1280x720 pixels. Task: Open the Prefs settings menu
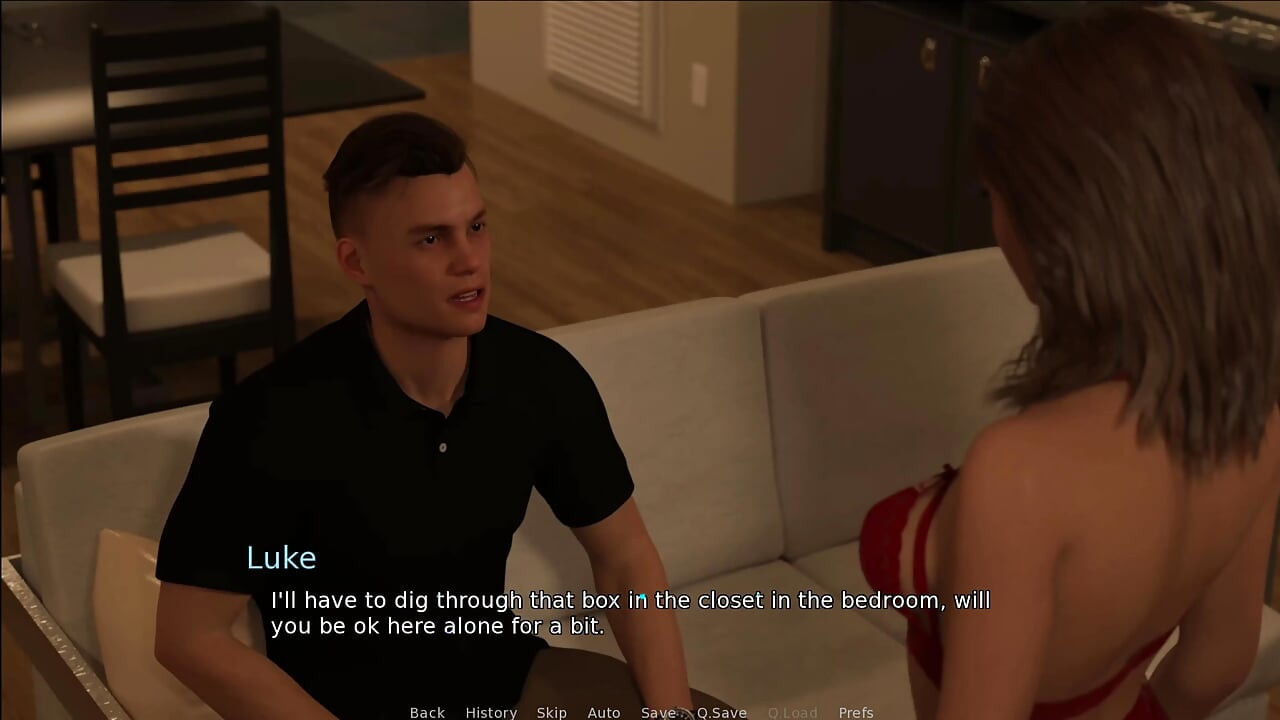pyautogui.click(x=856, y=712)
